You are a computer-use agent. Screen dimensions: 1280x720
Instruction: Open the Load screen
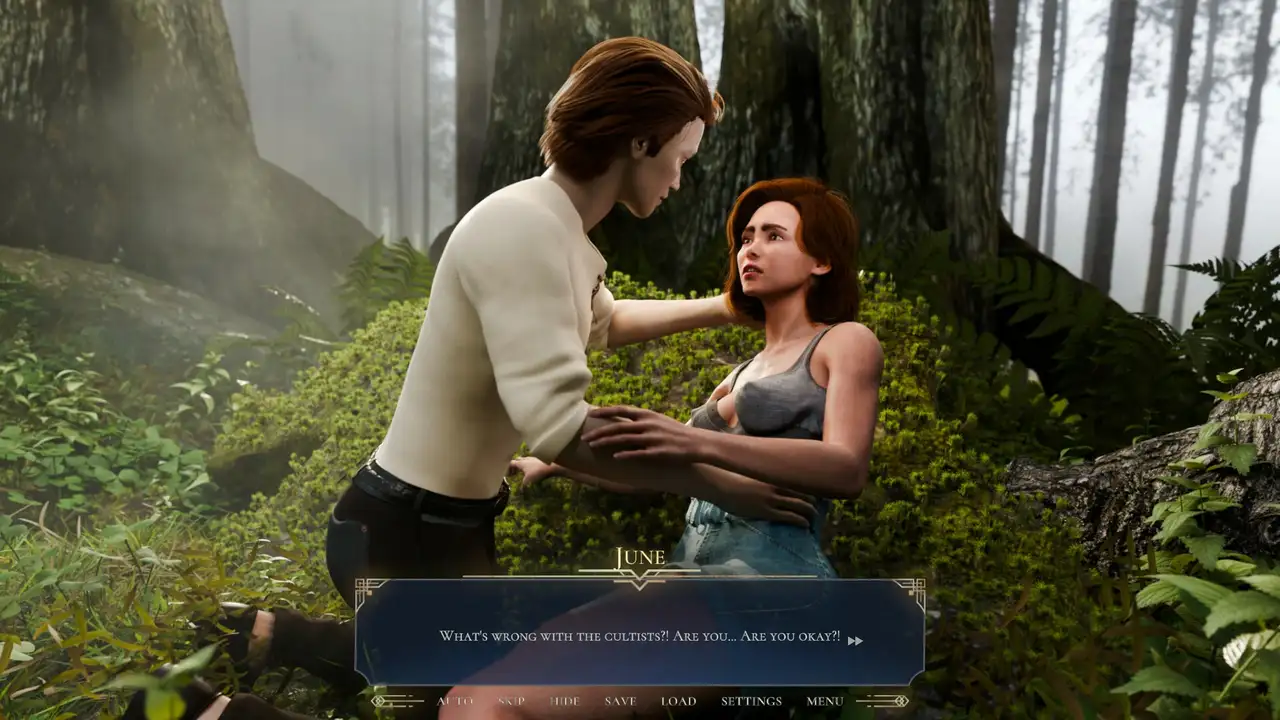click(678, 701)
